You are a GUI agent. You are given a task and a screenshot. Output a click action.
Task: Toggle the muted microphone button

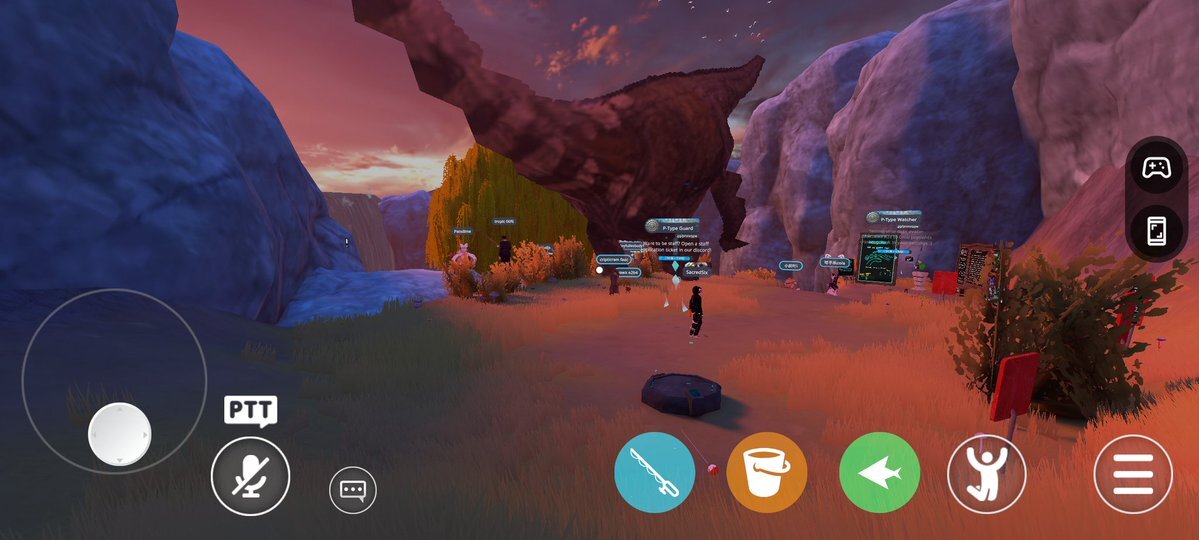[x=250, y=477]
